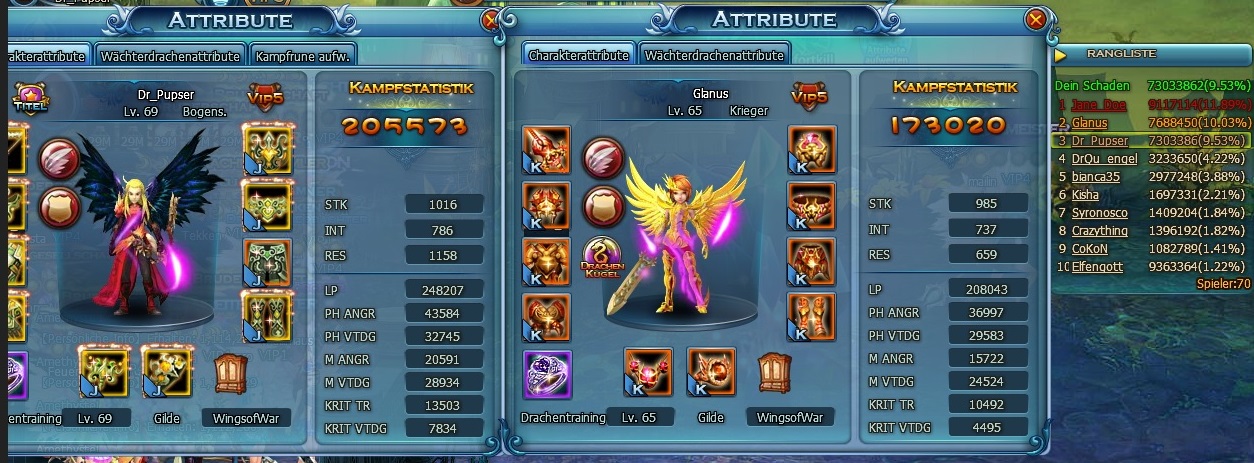Click the shield button in Dr_Pupser's window
1254x463 pixels.
59,207
